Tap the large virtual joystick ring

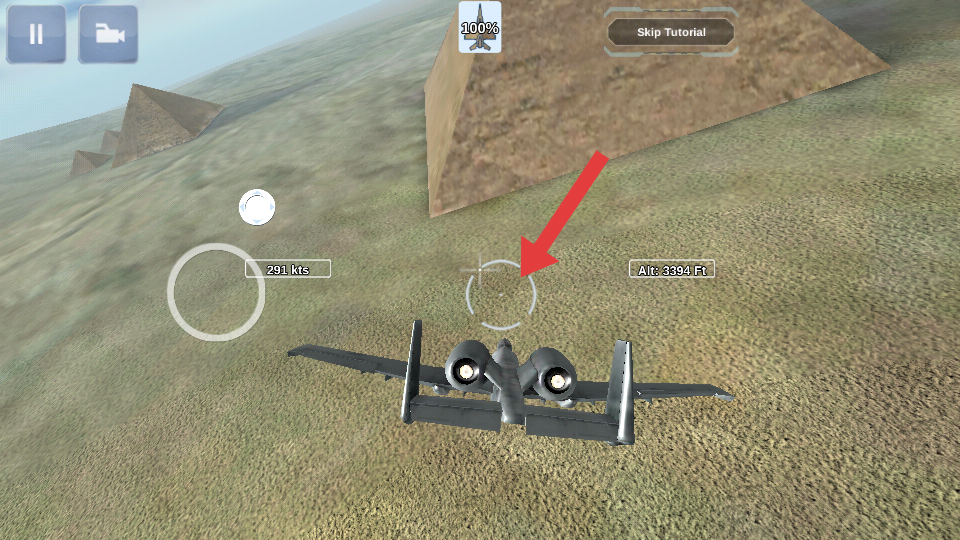click(216, 292)
